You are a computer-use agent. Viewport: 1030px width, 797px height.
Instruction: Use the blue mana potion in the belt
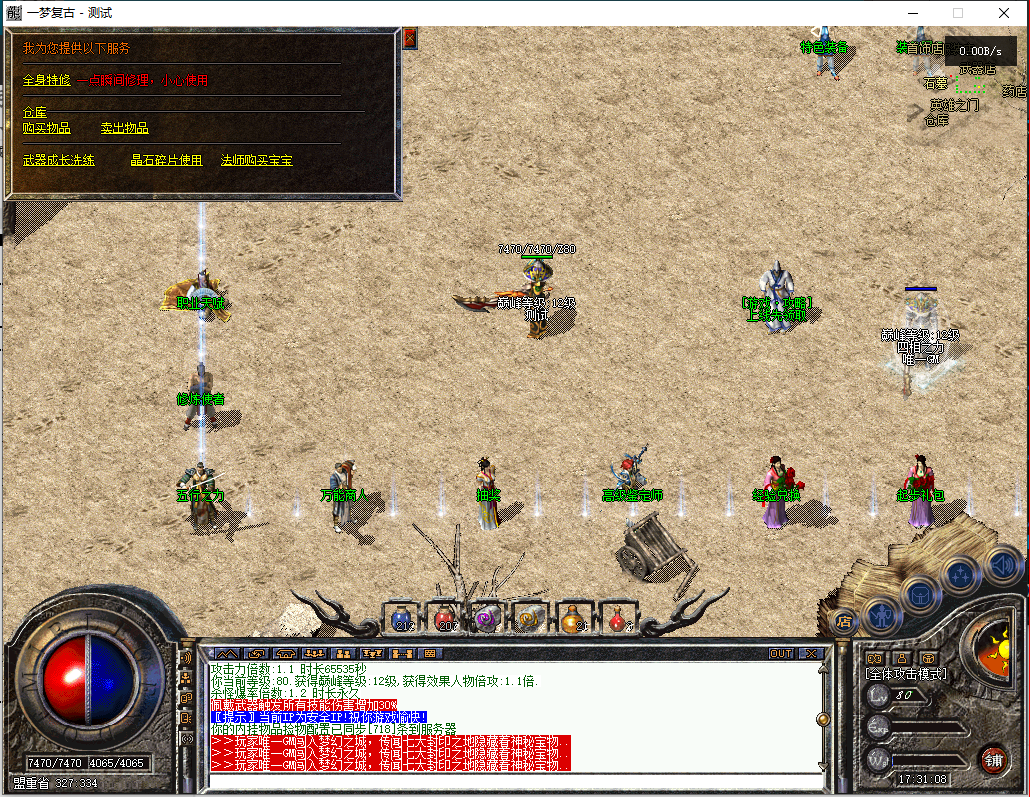(403, 619)
